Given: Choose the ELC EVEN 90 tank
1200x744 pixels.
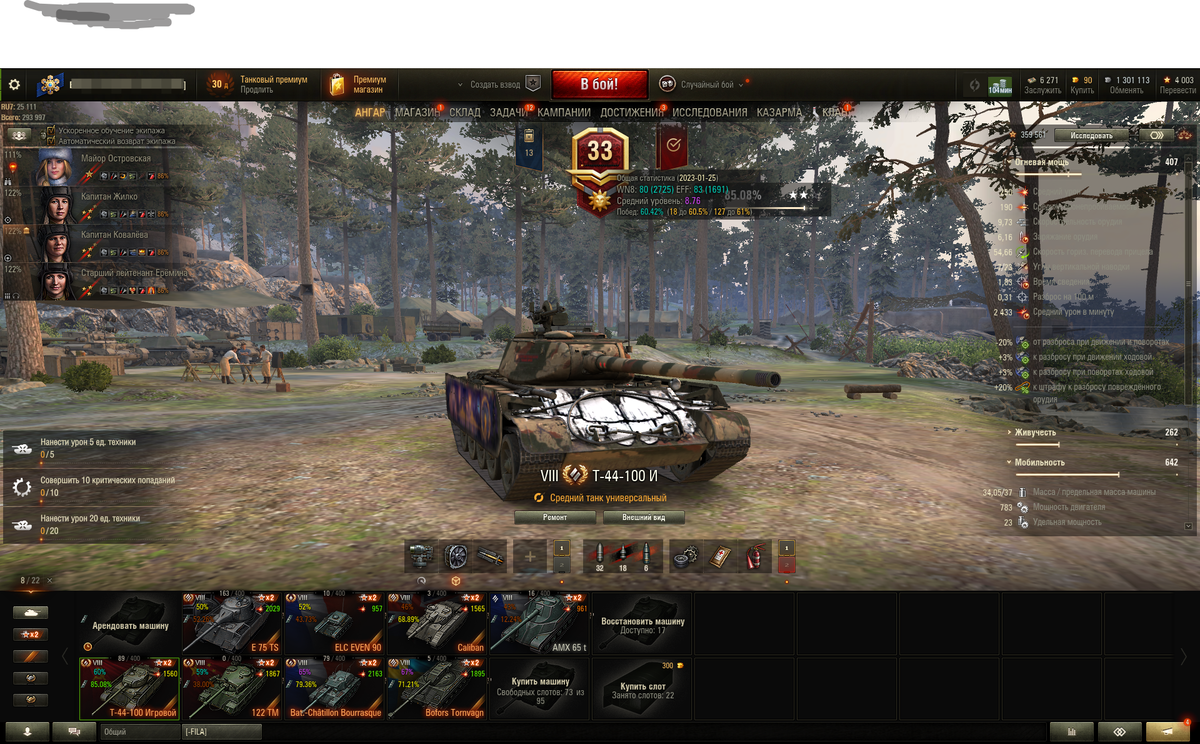Looking at the screenshot, I should (334, 622).
